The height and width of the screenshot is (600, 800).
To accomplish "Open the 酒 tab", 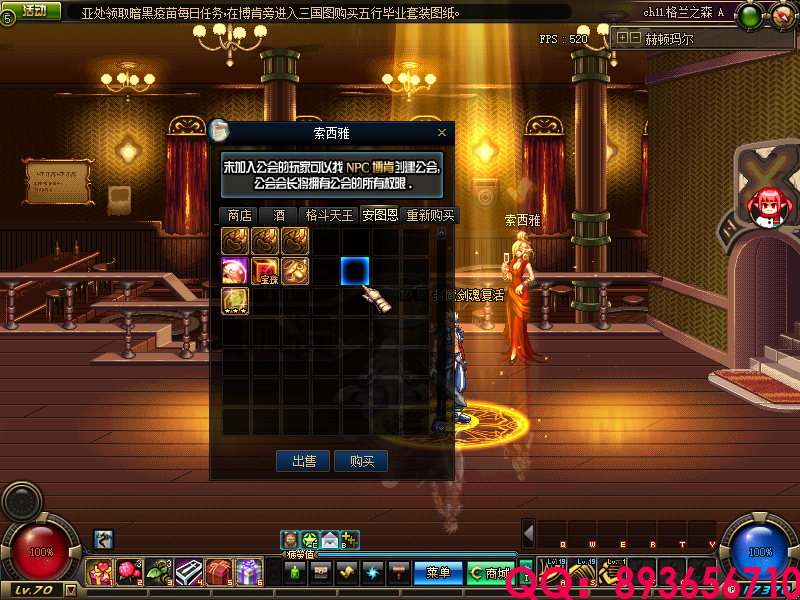I will (x=279, y=215).
